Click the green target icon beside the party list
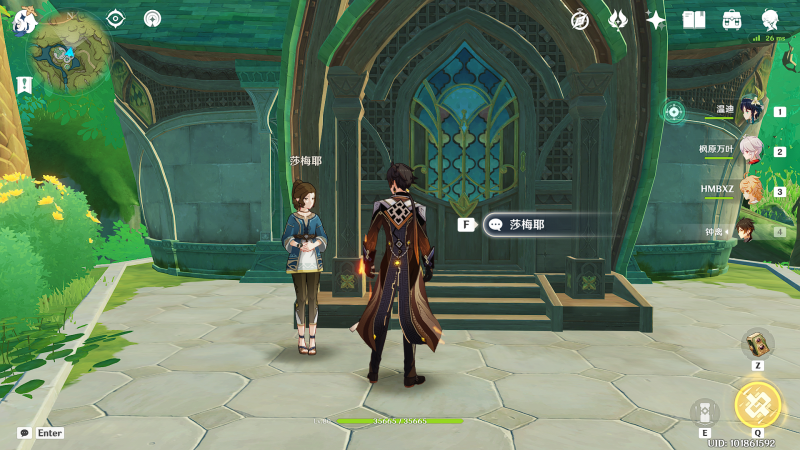800x450 pixels. (x=674, y=111)
